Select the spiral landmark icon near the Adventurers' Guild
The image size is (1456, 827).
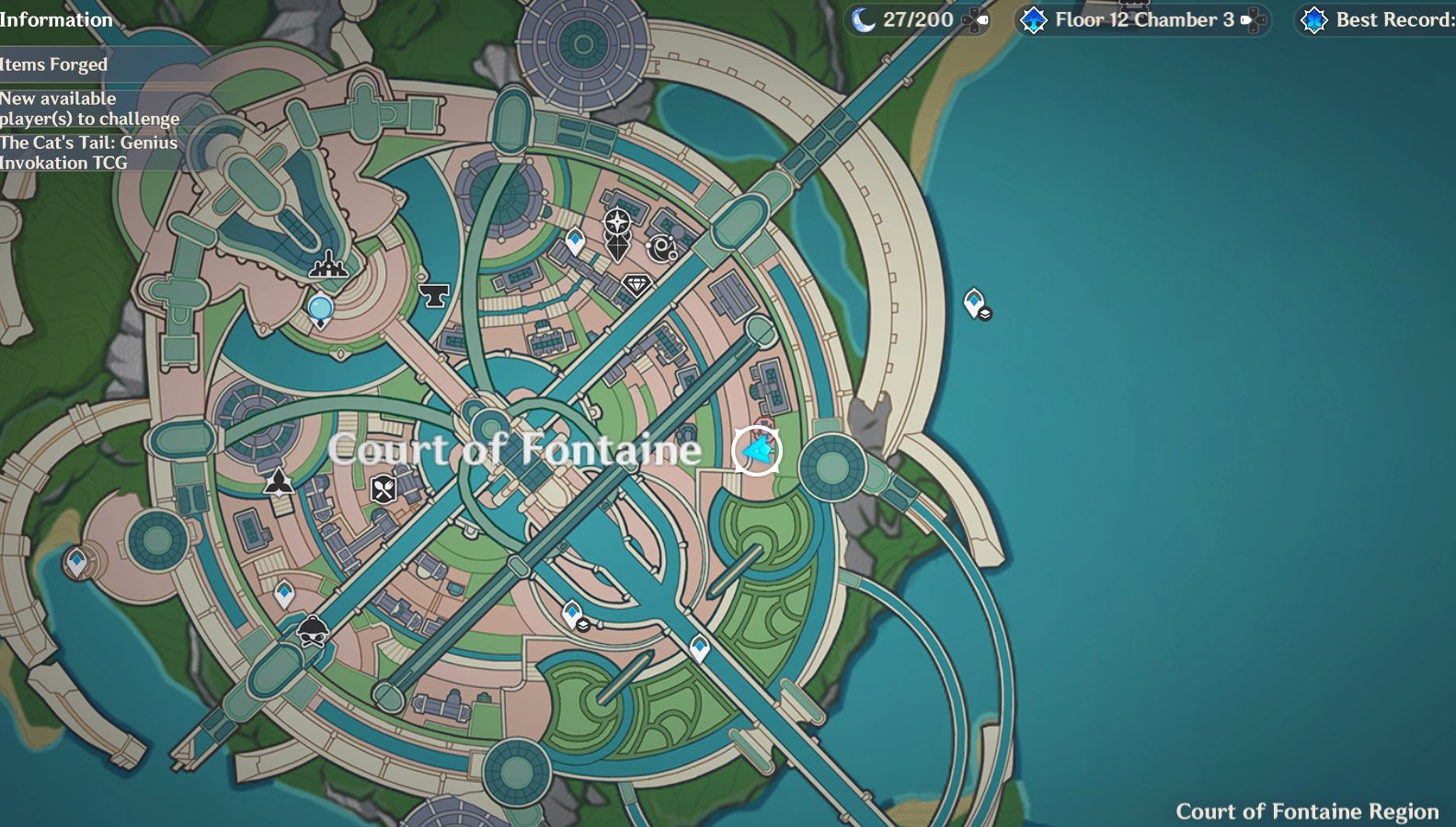[661, 246]
